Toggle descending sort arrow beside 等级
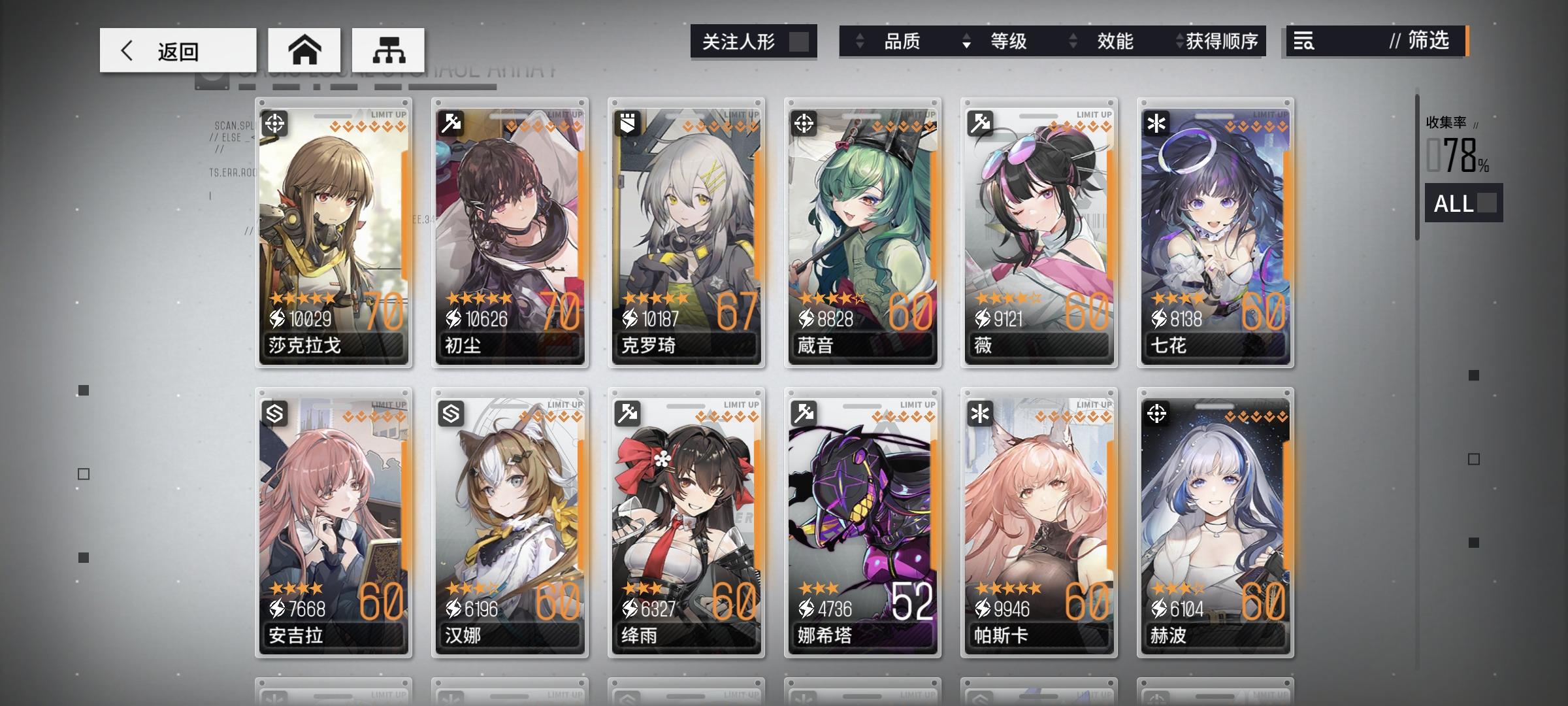1568x706 pixels. (966, 42)
